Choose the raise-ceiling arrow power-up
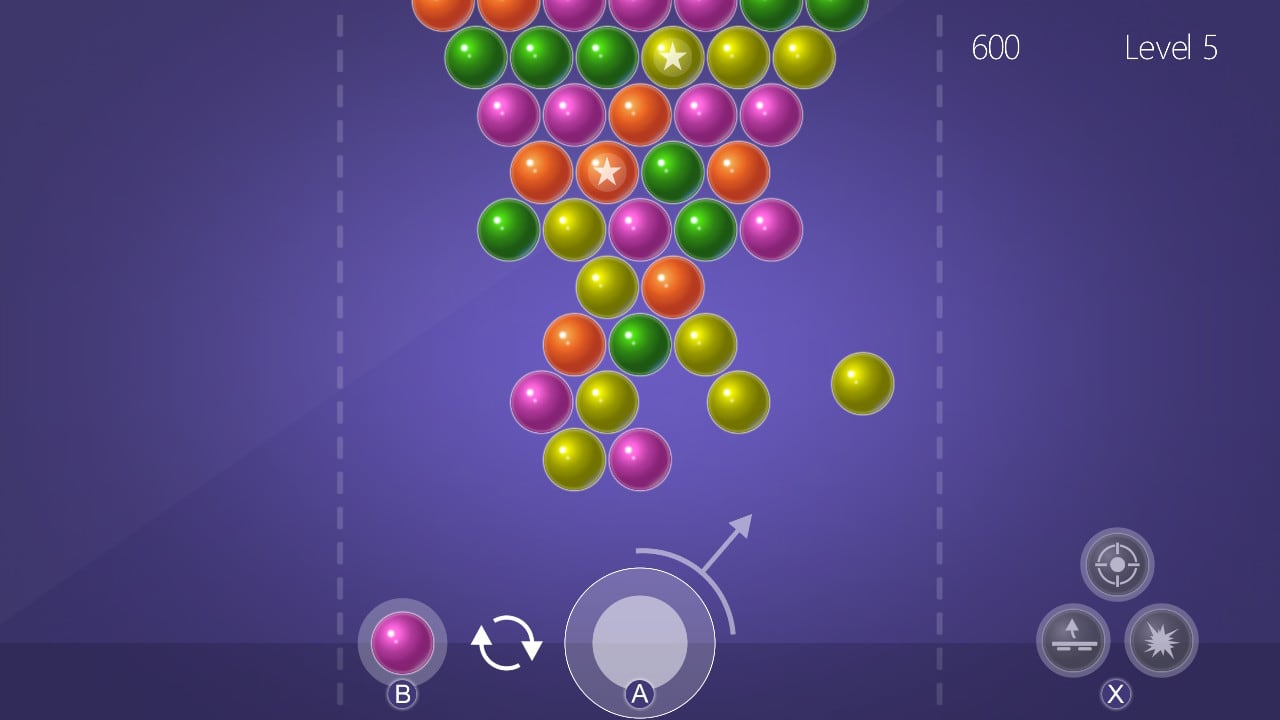 click(1072, 641)
